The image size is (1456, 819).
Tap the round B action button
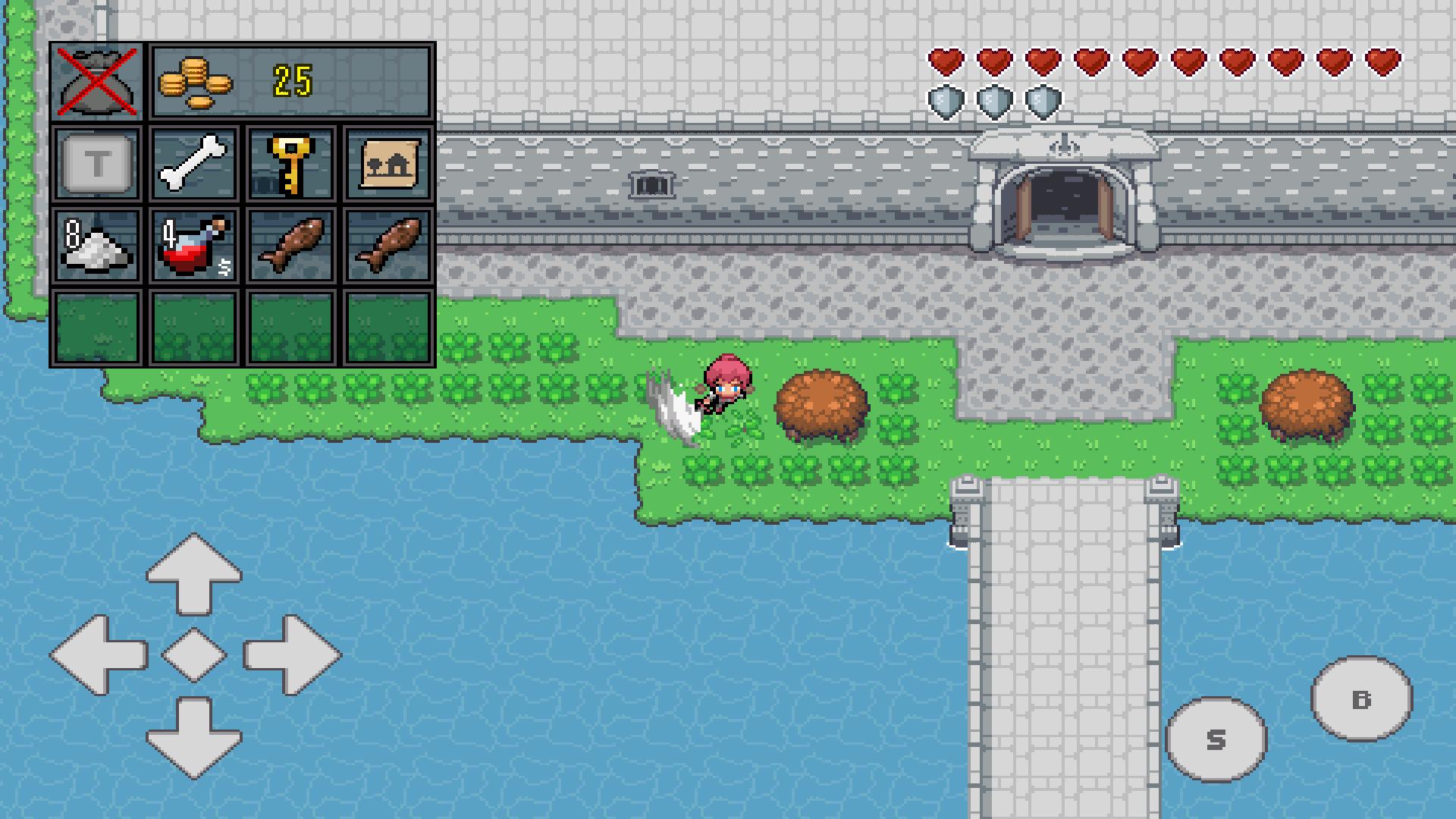click(1361, 698)
